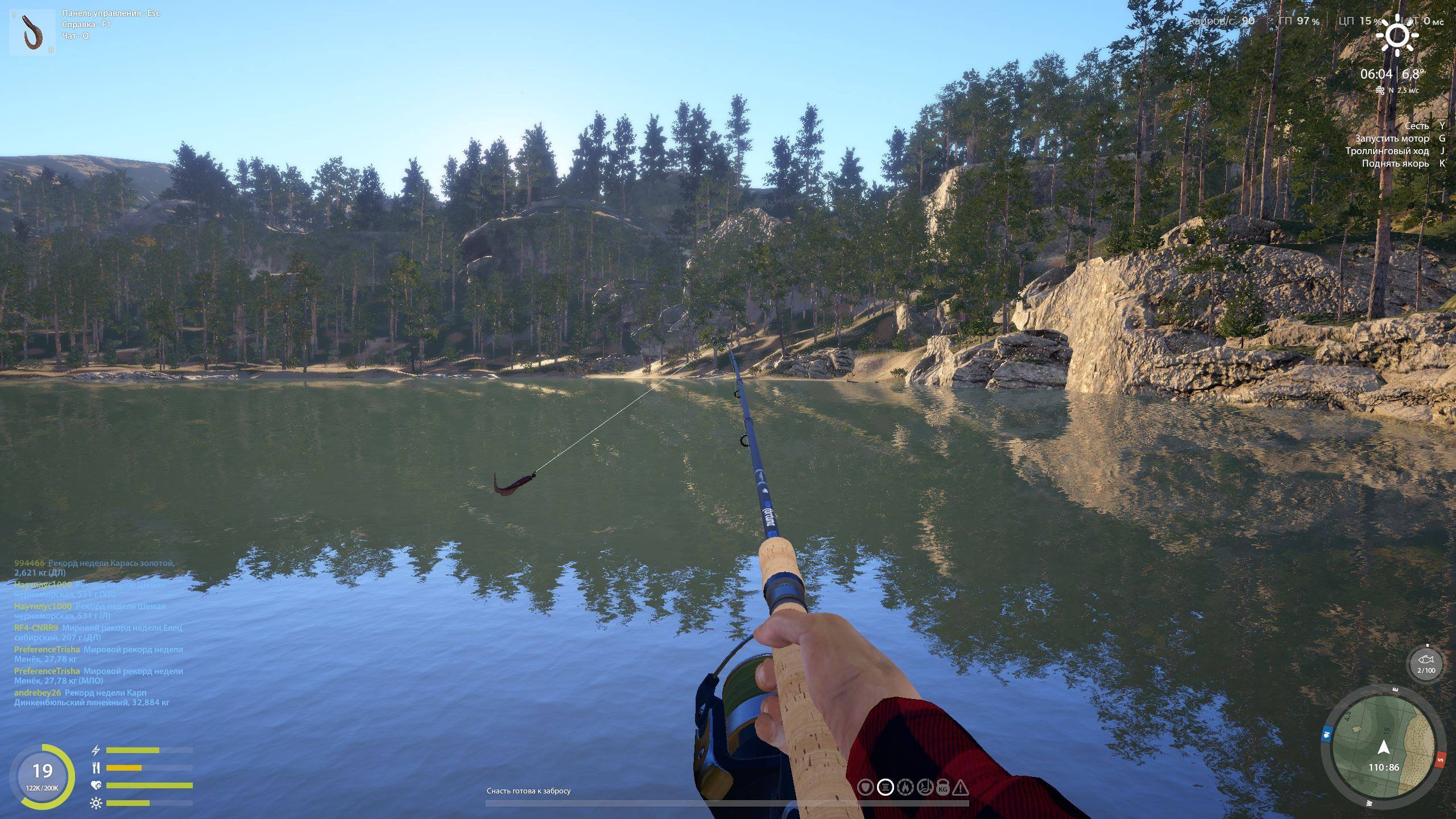Click the drag friction status icon
The image size is (1456, 819).
click(x=905, y=787)
